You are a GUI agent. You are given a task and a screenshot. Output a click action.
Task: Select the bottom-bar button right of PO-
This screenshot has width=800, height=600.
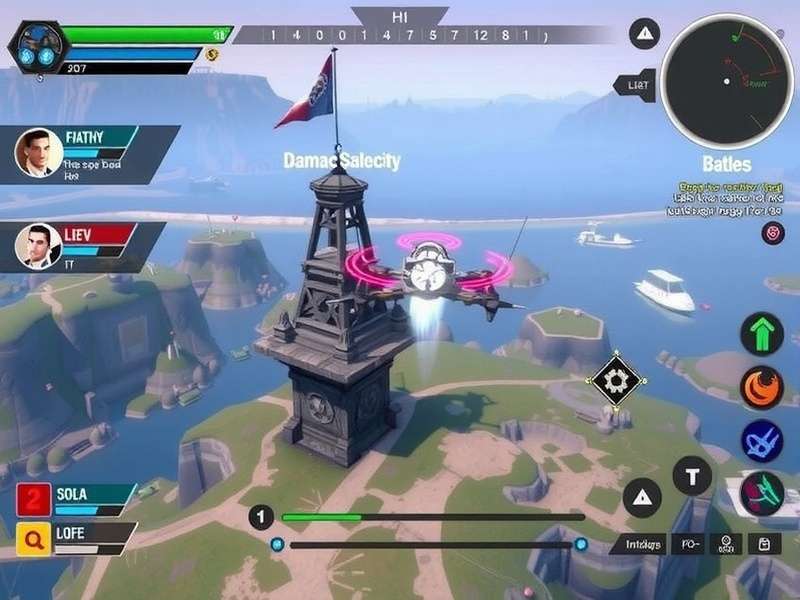point(726,545)
